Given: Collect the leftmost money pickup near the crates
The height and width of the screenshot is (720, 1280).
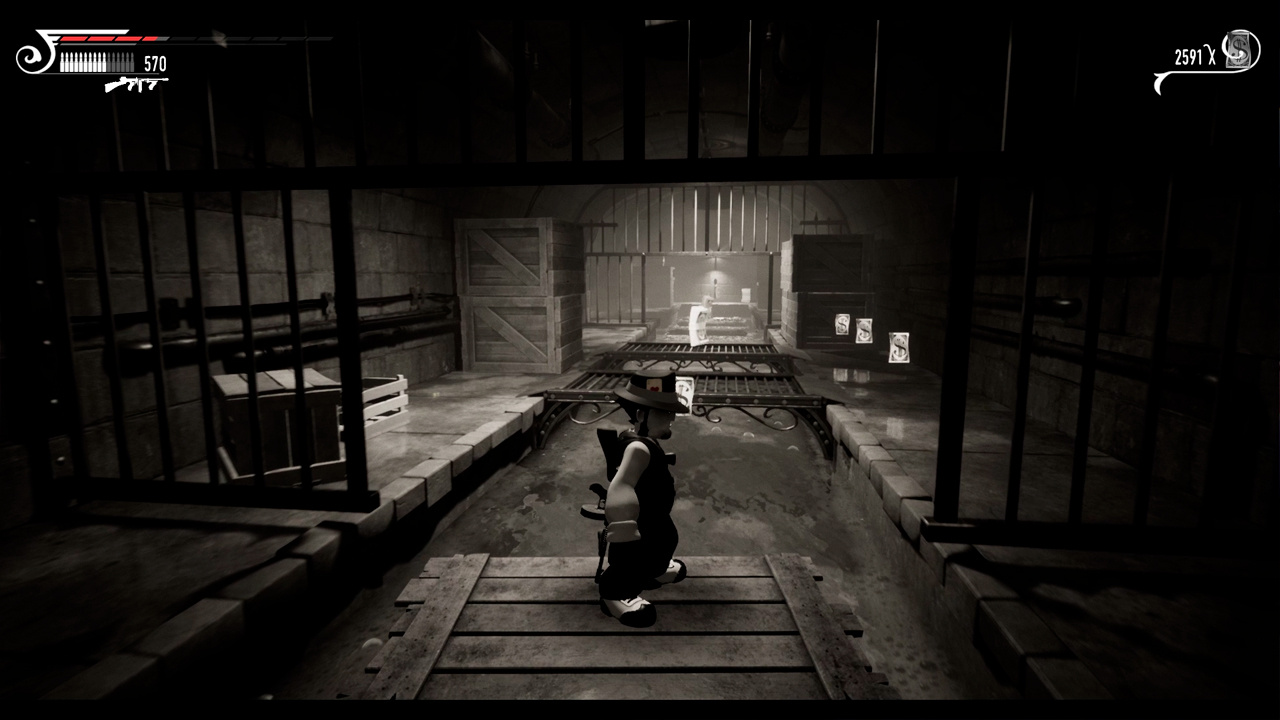Looking at the screenshot, I should pos(843,324).
